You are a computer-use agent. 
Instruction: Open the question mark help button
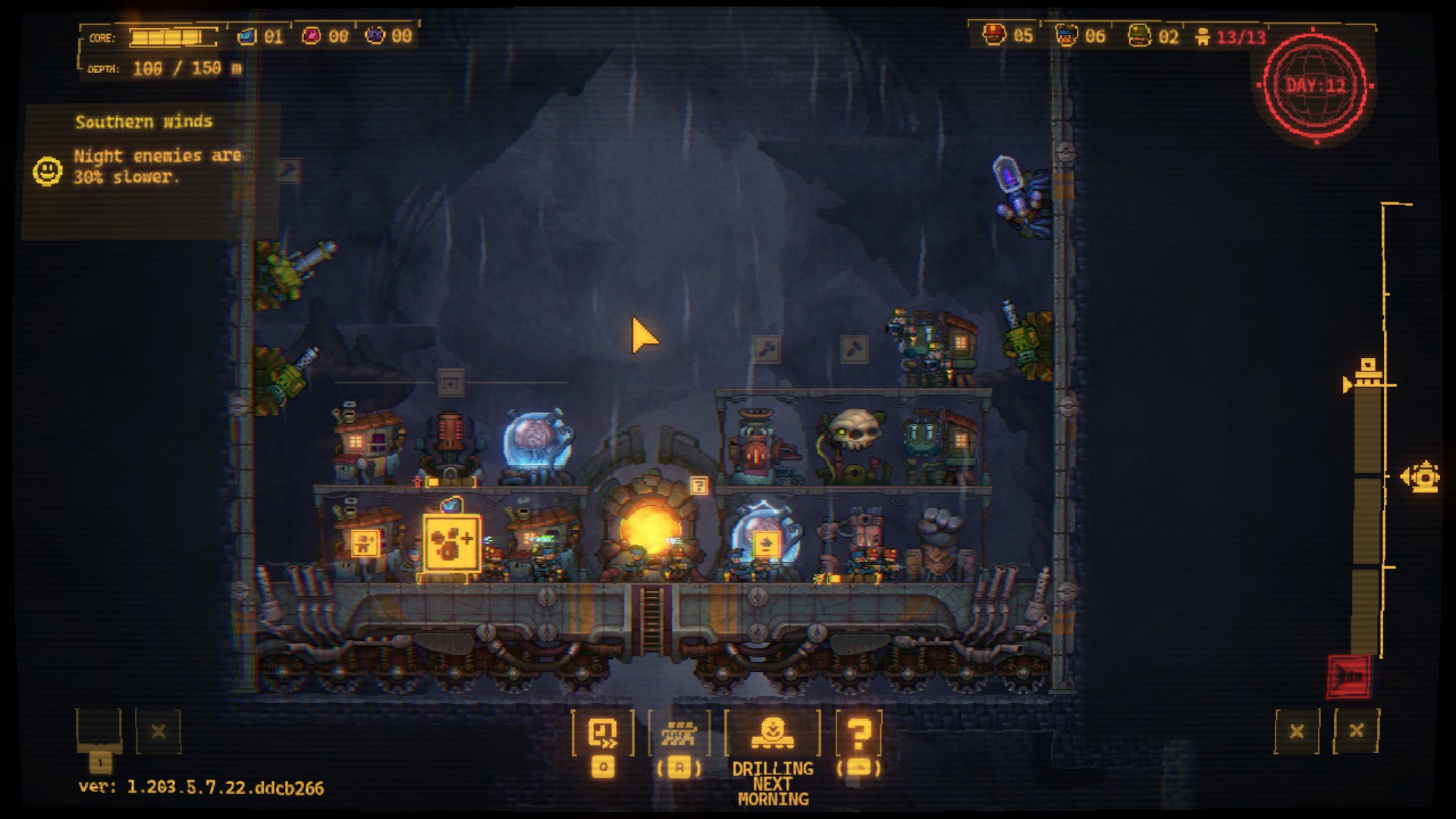point(858,733)
